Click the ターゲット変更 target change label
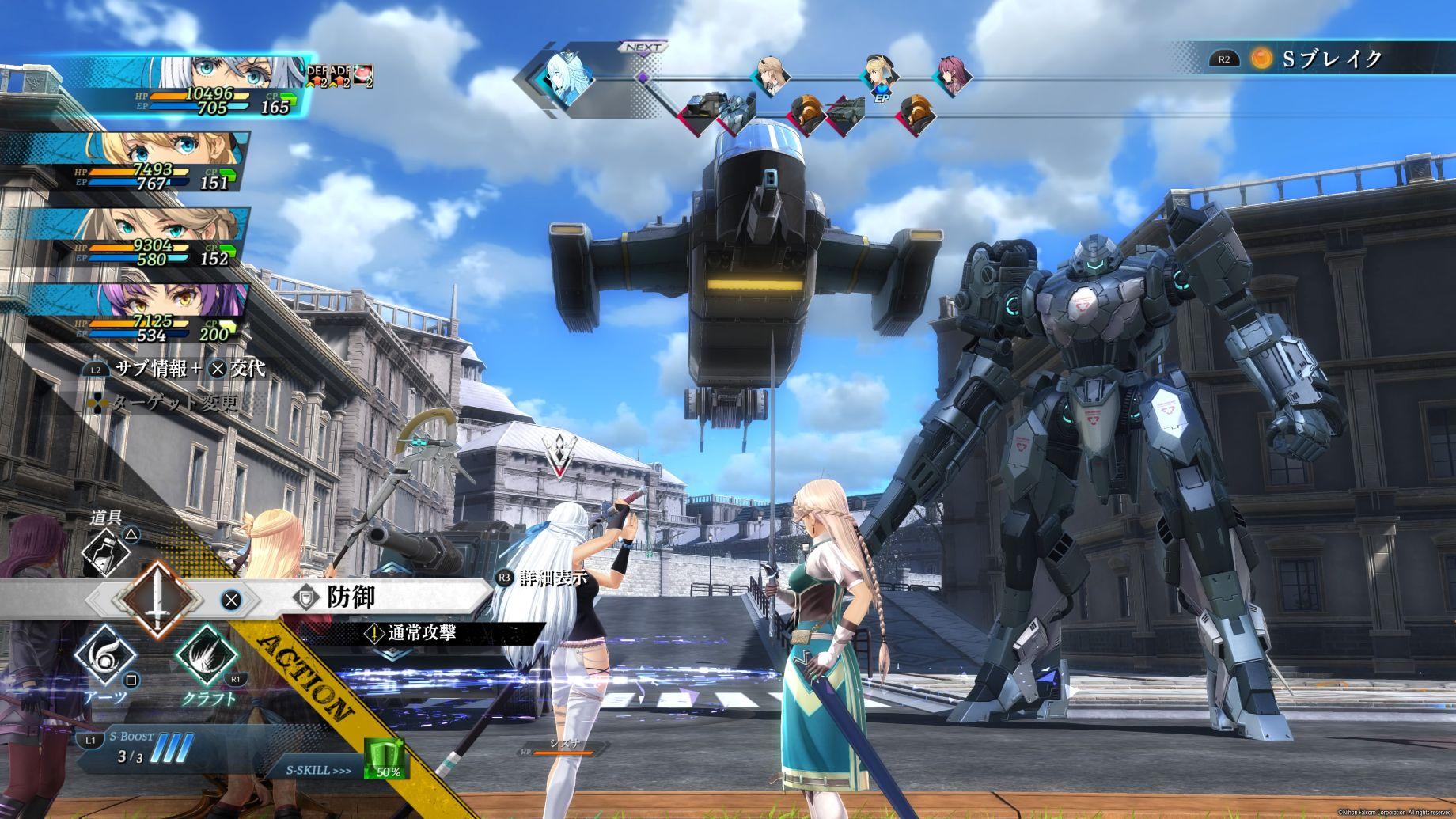The width and height of the screenshot is (1456, 819). click(x=173, y=404)
